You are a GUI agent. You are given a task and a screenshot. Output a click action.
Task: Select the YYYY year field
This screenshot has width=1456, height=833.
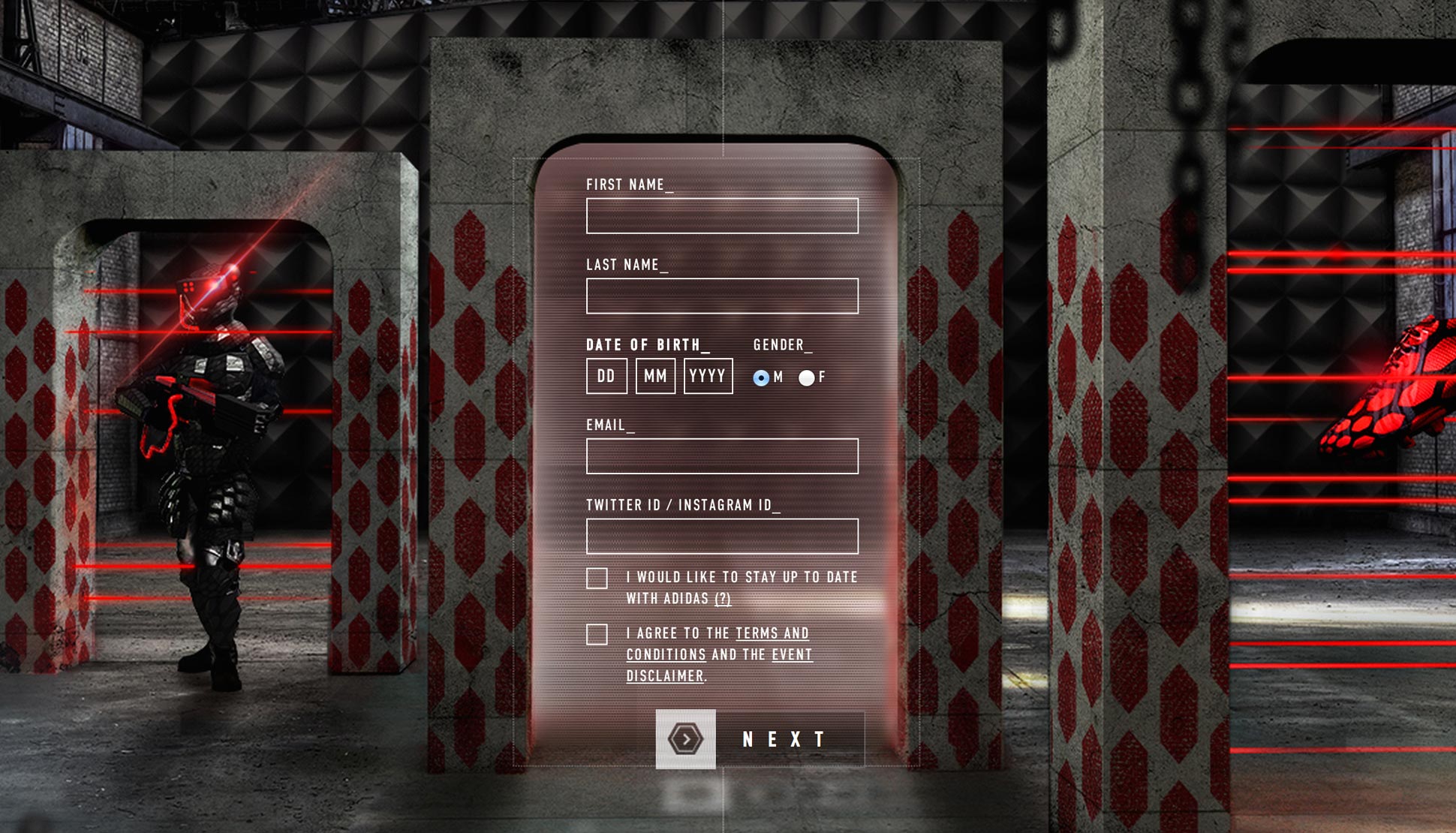[x=708, y=376]
